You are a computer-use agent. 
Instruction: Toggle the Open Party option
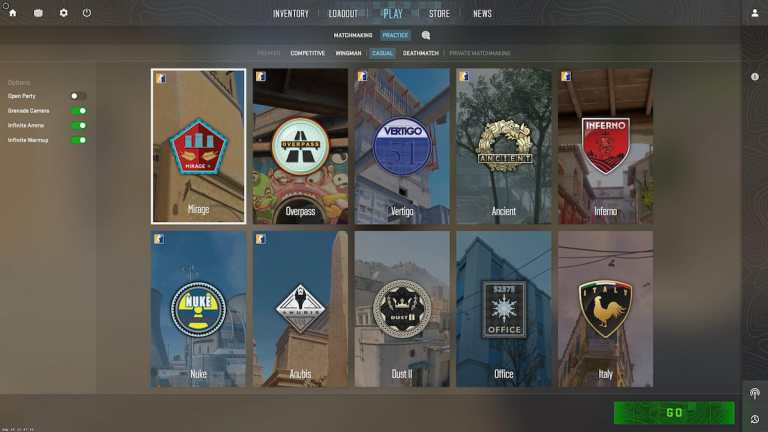(77, 96)
